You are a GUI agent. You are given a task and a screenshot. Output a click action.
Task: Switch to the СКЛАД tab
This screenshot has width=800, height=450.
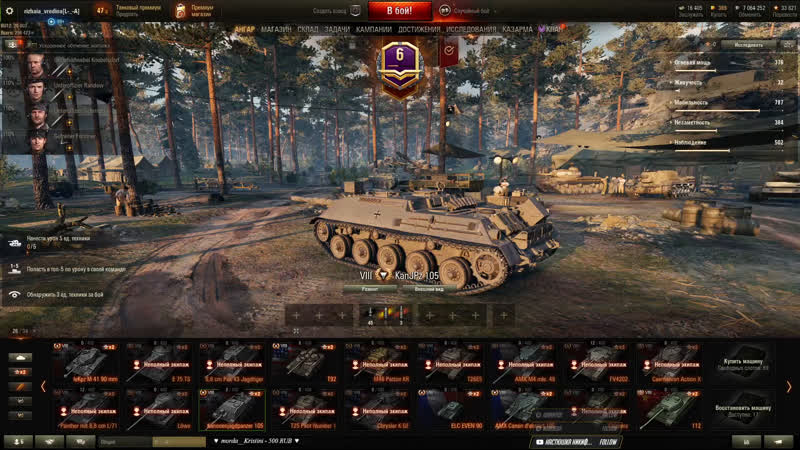[308, 30]
